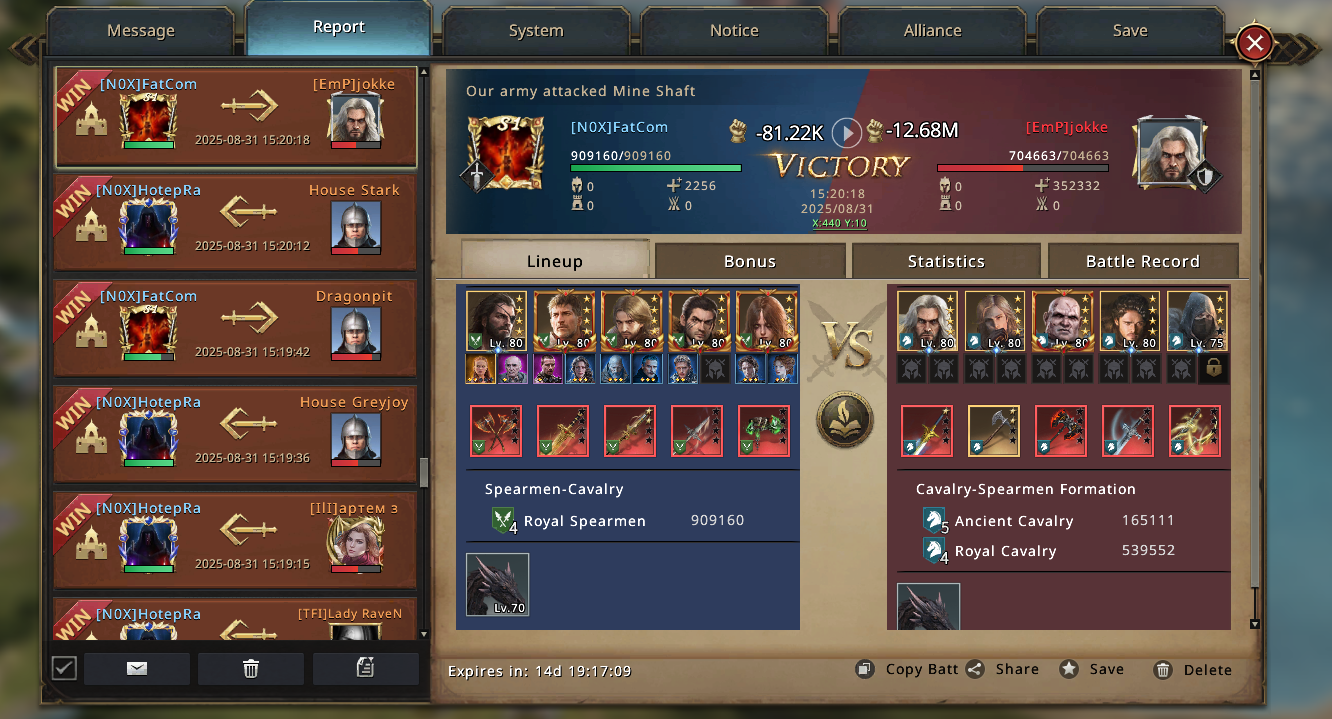
Task: Copy the battle report
Action: coord(907,669)
